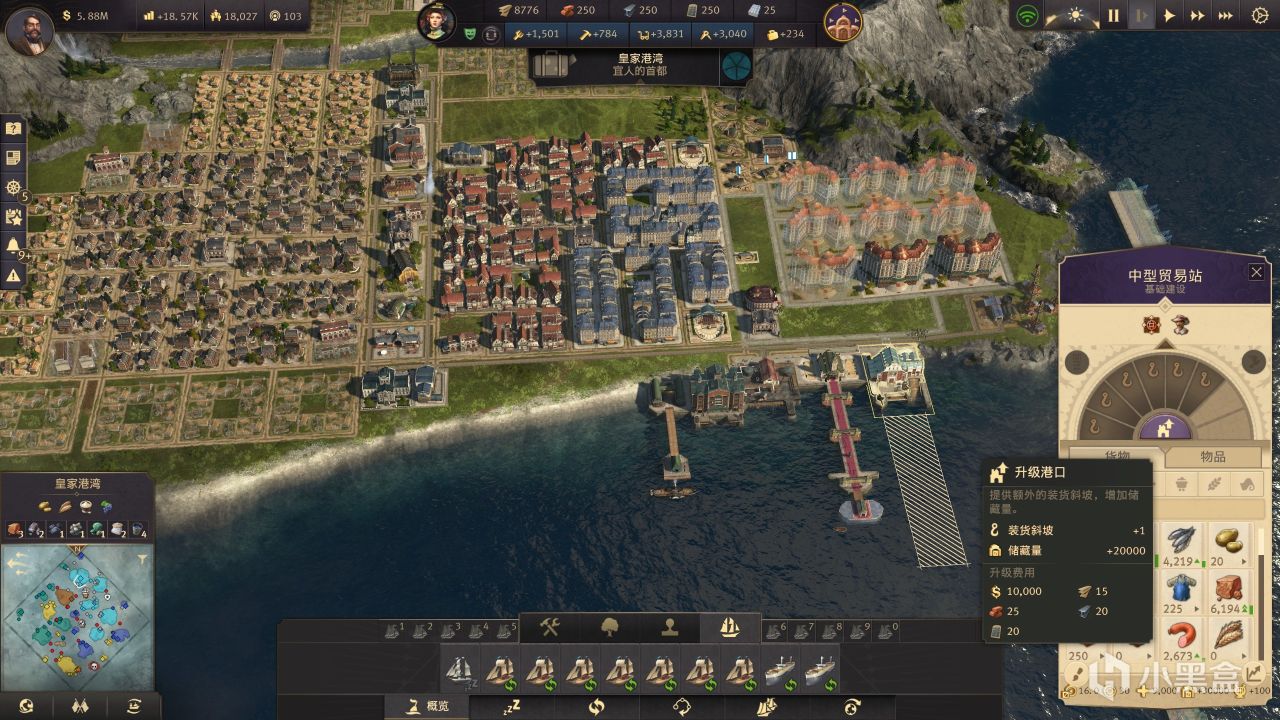This screenshot has width=1280, height=720.
Task: Set game speed to triple fast-forward
Action: tap(1225, 15)
